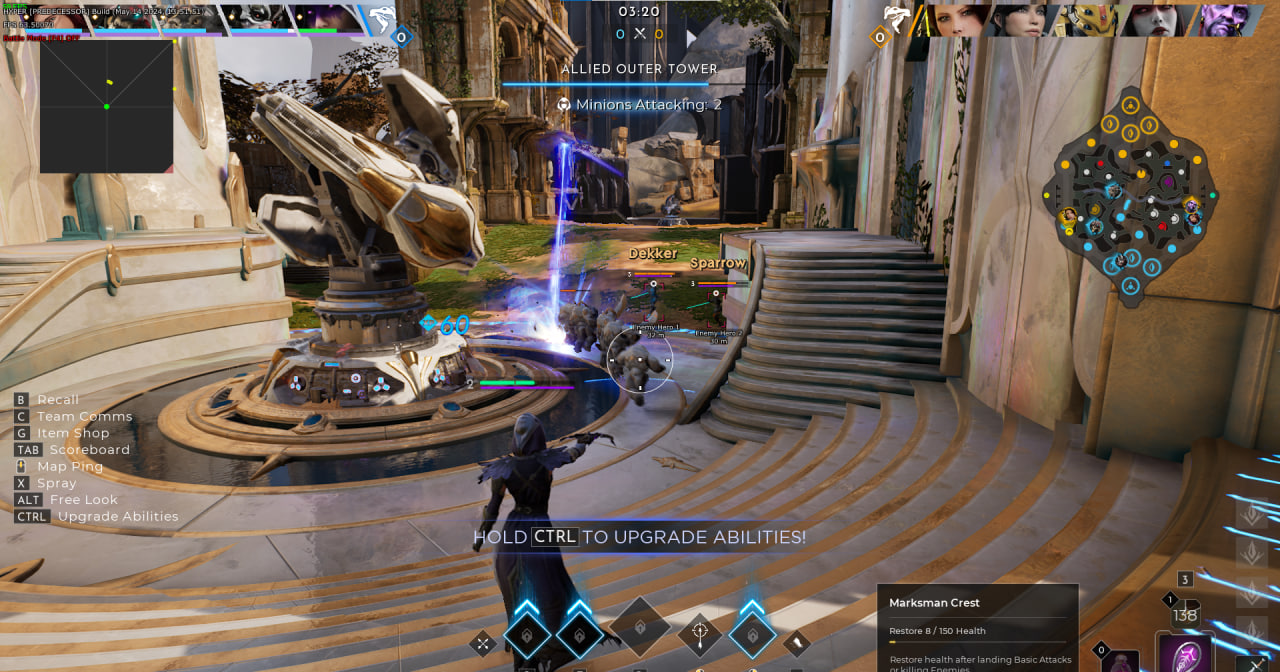Select the crosshair target ability icon
Image resolution: width=1280 pixels, height=672 pixels.
[x=700, y=632]
